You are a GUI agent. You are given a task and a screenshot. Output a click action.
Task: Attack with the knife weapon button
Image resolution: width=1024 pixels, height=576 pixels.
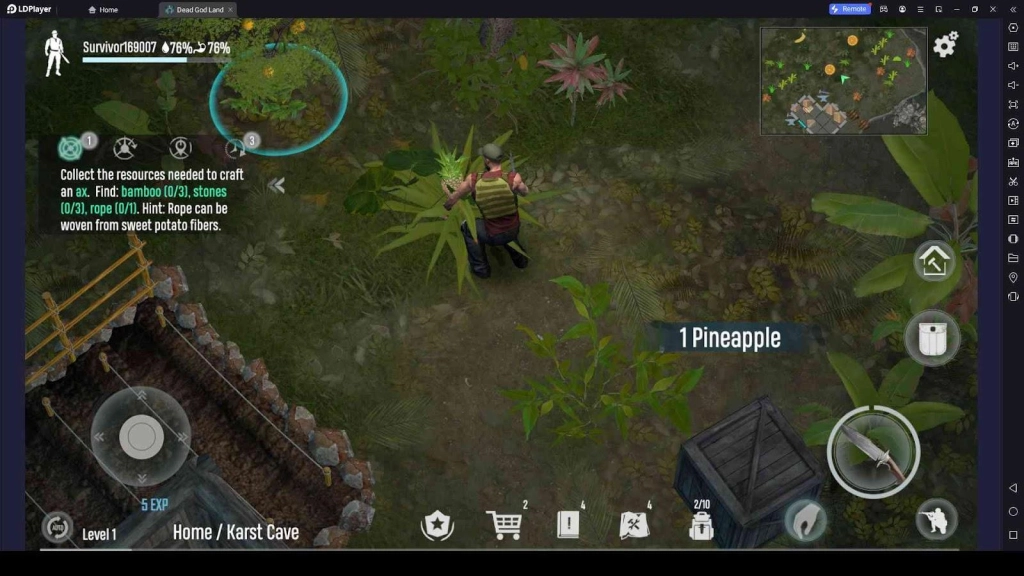873,451
